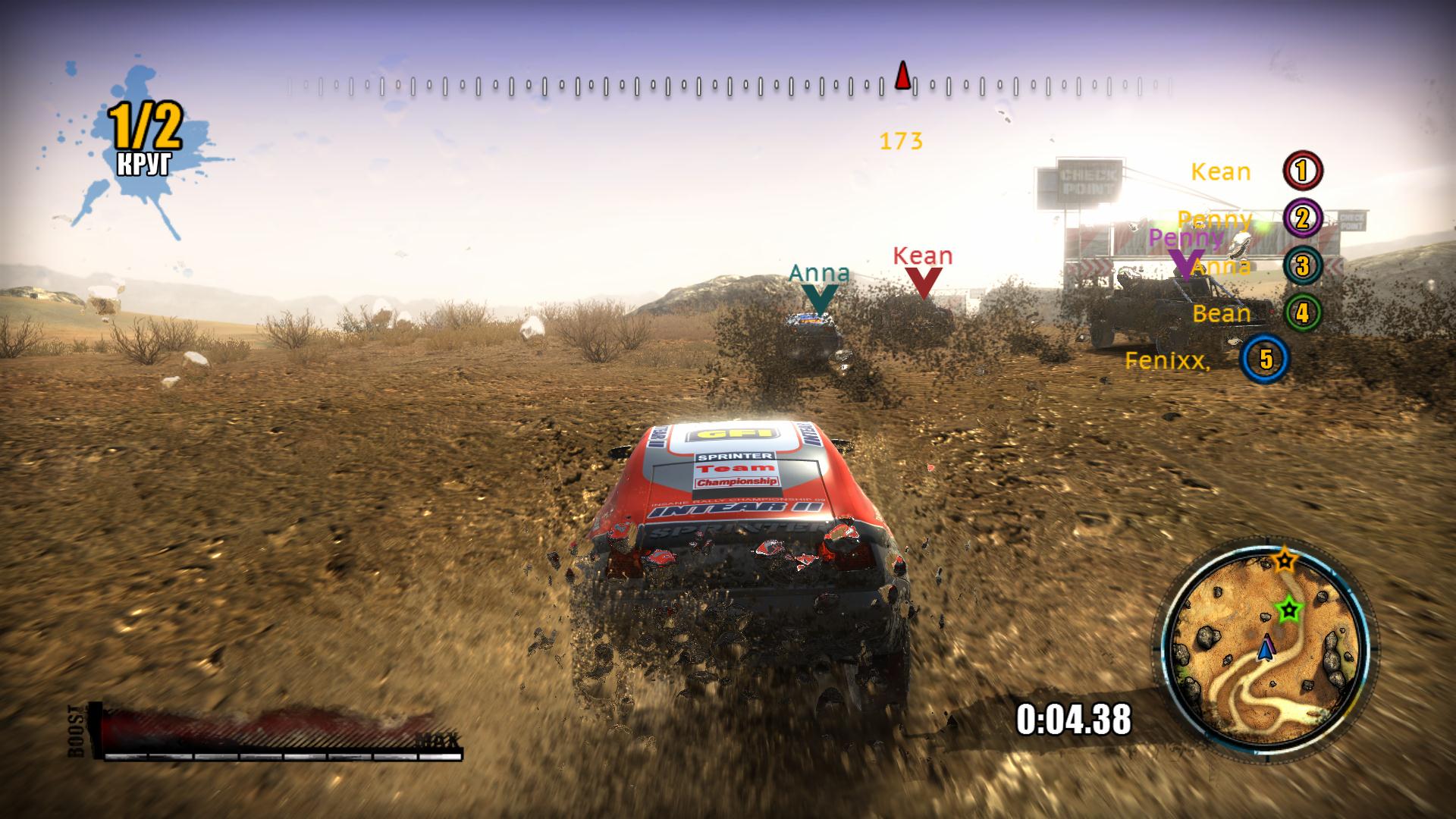Select Bean's fourth place badge

[x=1302, y=312]
